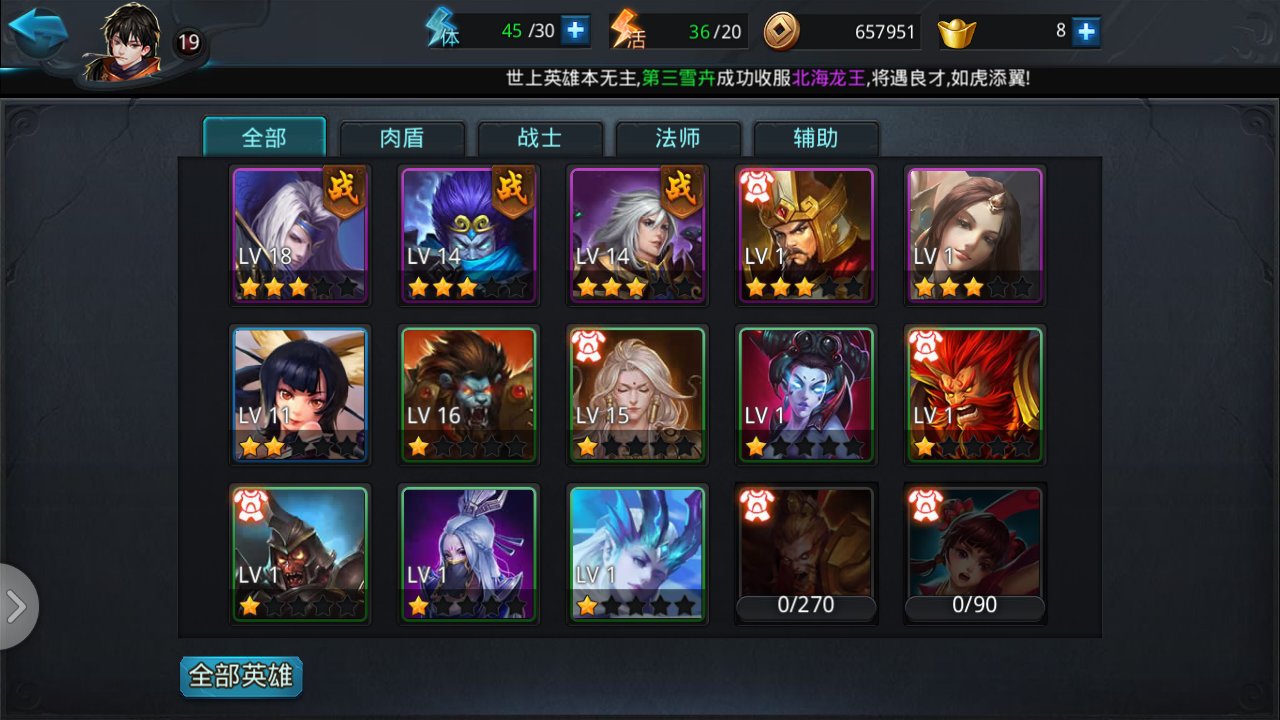
Task: Click the 全部英雄 button at bottom
Action: pos(240,676)
